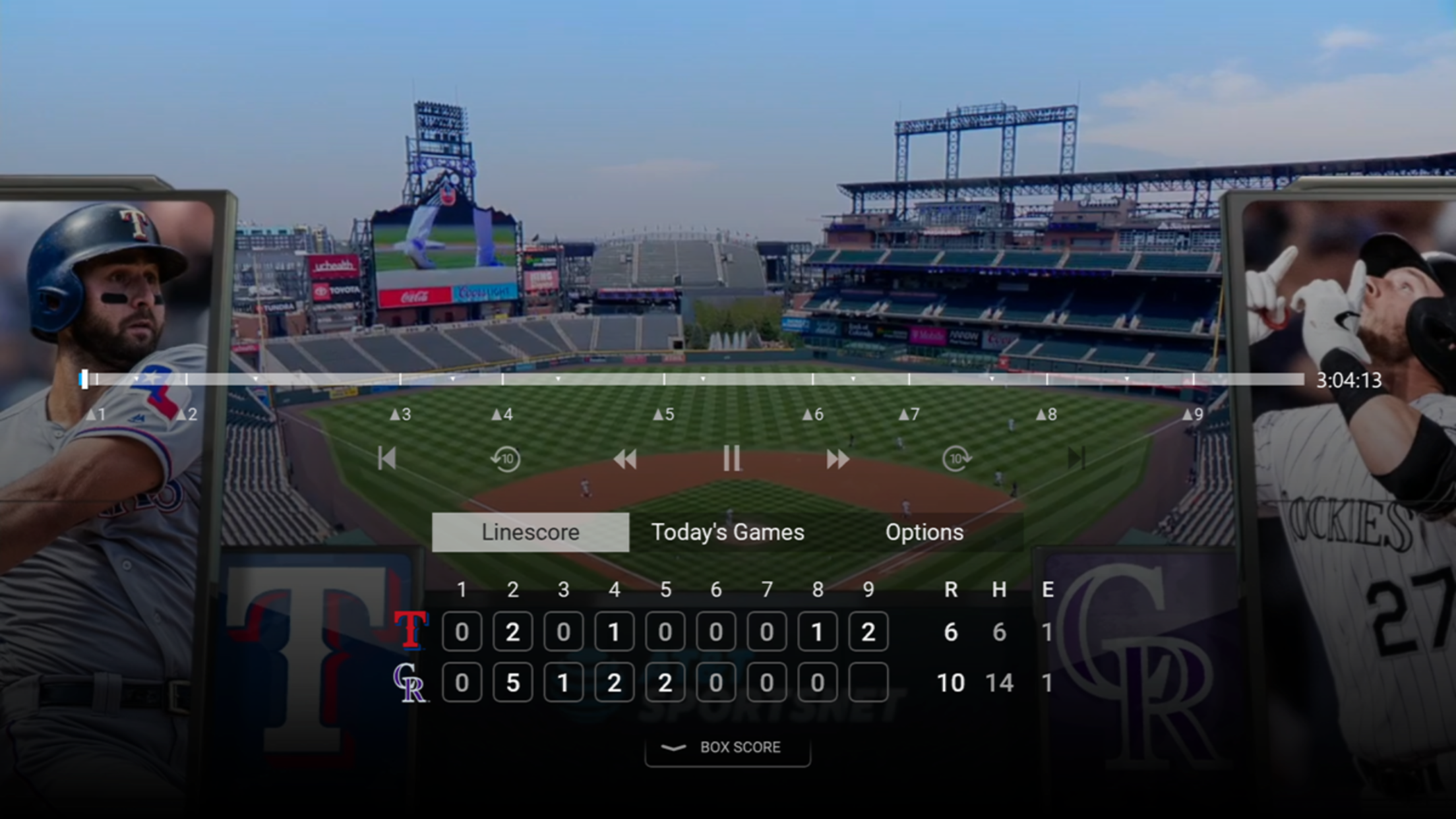Go to the top of inning 9 marker
Viewport: 1456px width, 819px height.
coord(1193,414)
